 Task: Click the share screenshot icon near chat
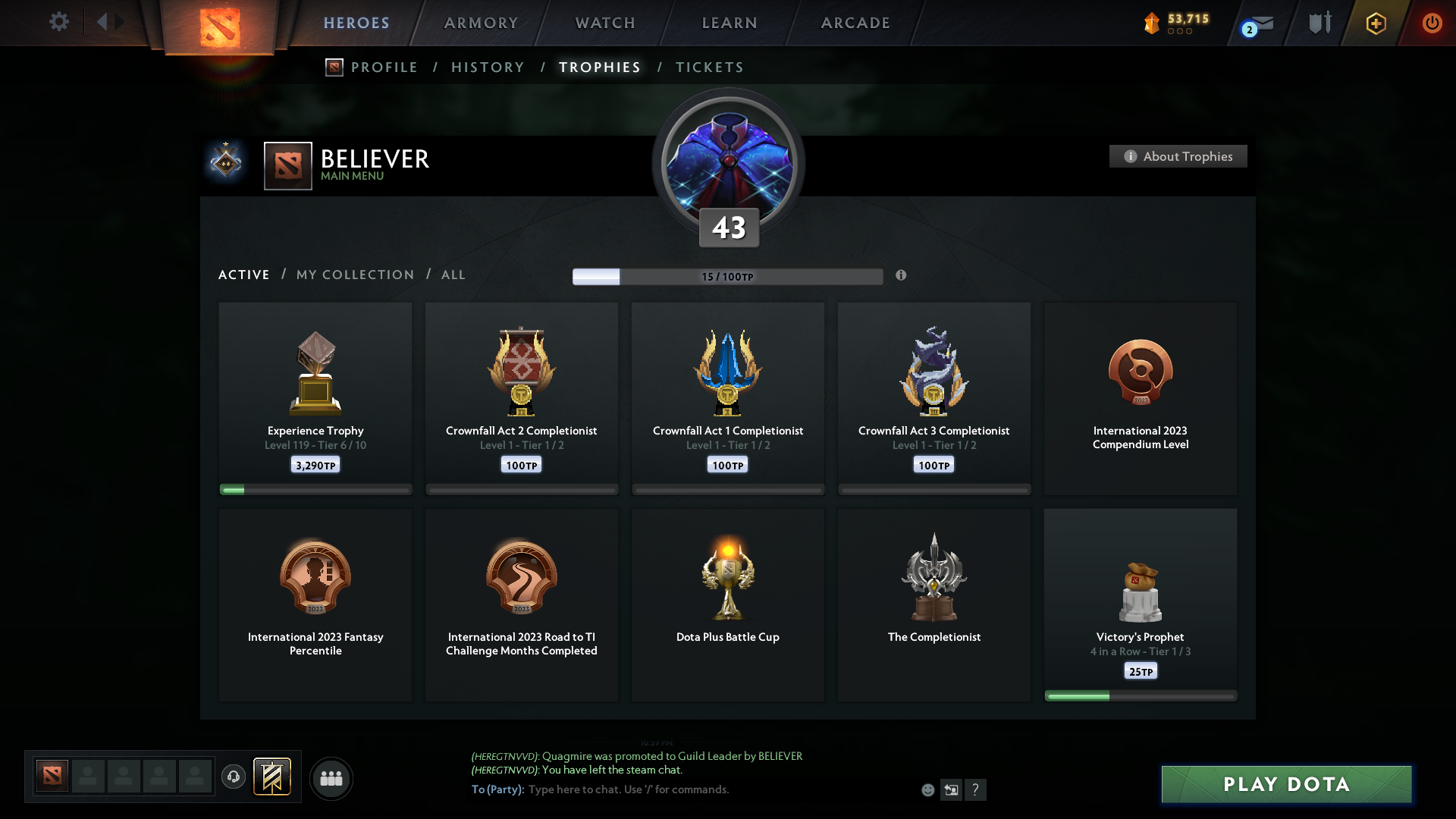(952, 789)
